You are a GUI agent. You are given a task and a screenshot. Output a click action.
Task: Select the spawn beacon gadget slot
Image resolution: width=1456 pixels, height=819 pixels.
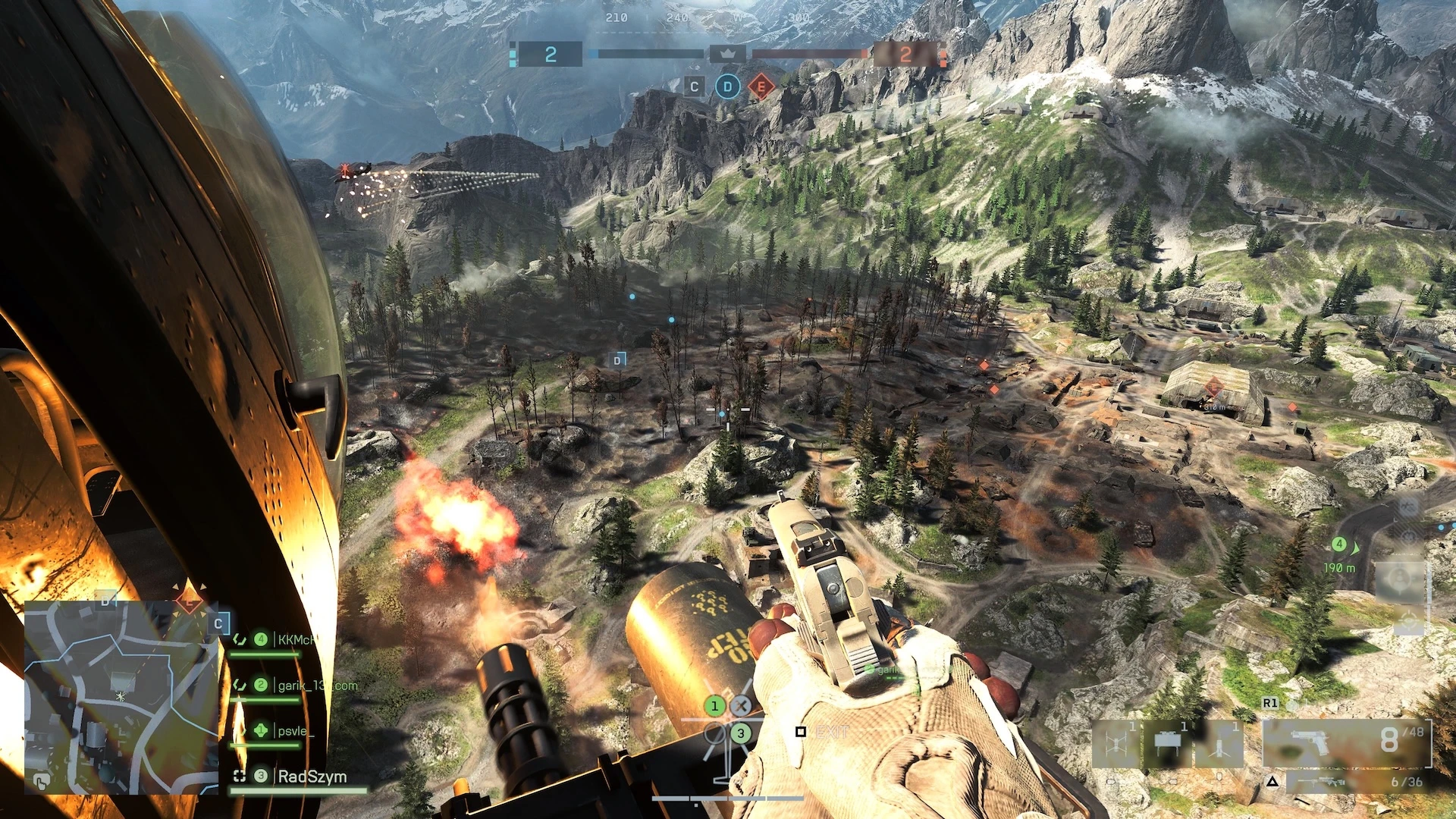click(x=1219, y=743)
